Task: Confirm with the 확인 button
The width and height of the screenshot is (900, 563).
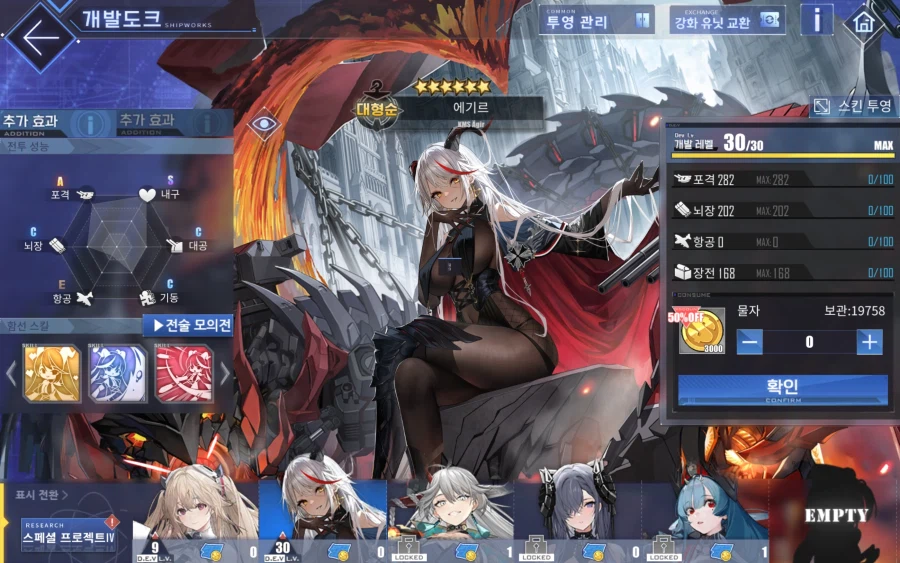Action: point(782,389)
